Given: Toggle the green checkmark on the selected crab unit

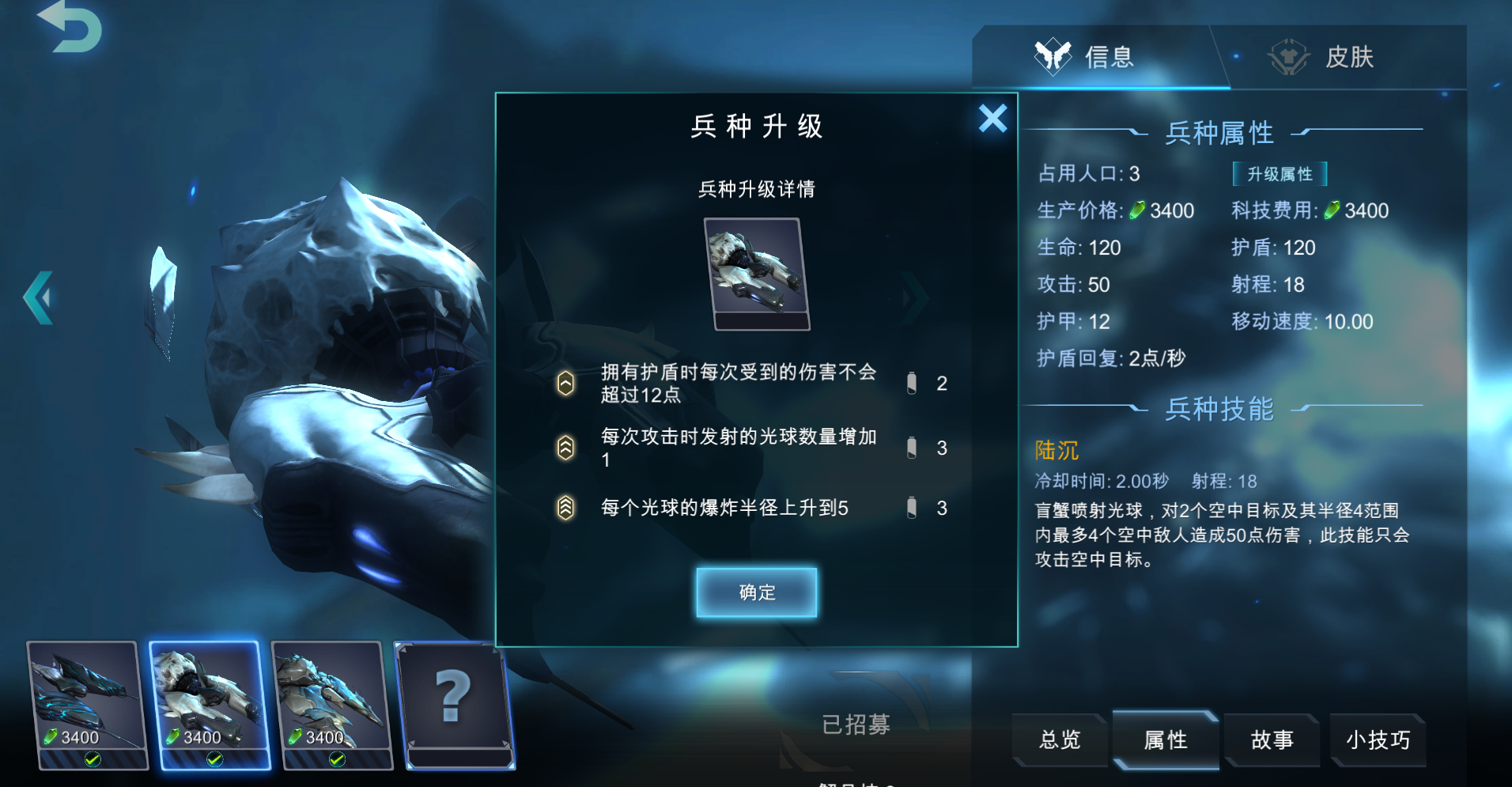Looking at the screenshot, I should pos(214,759).
